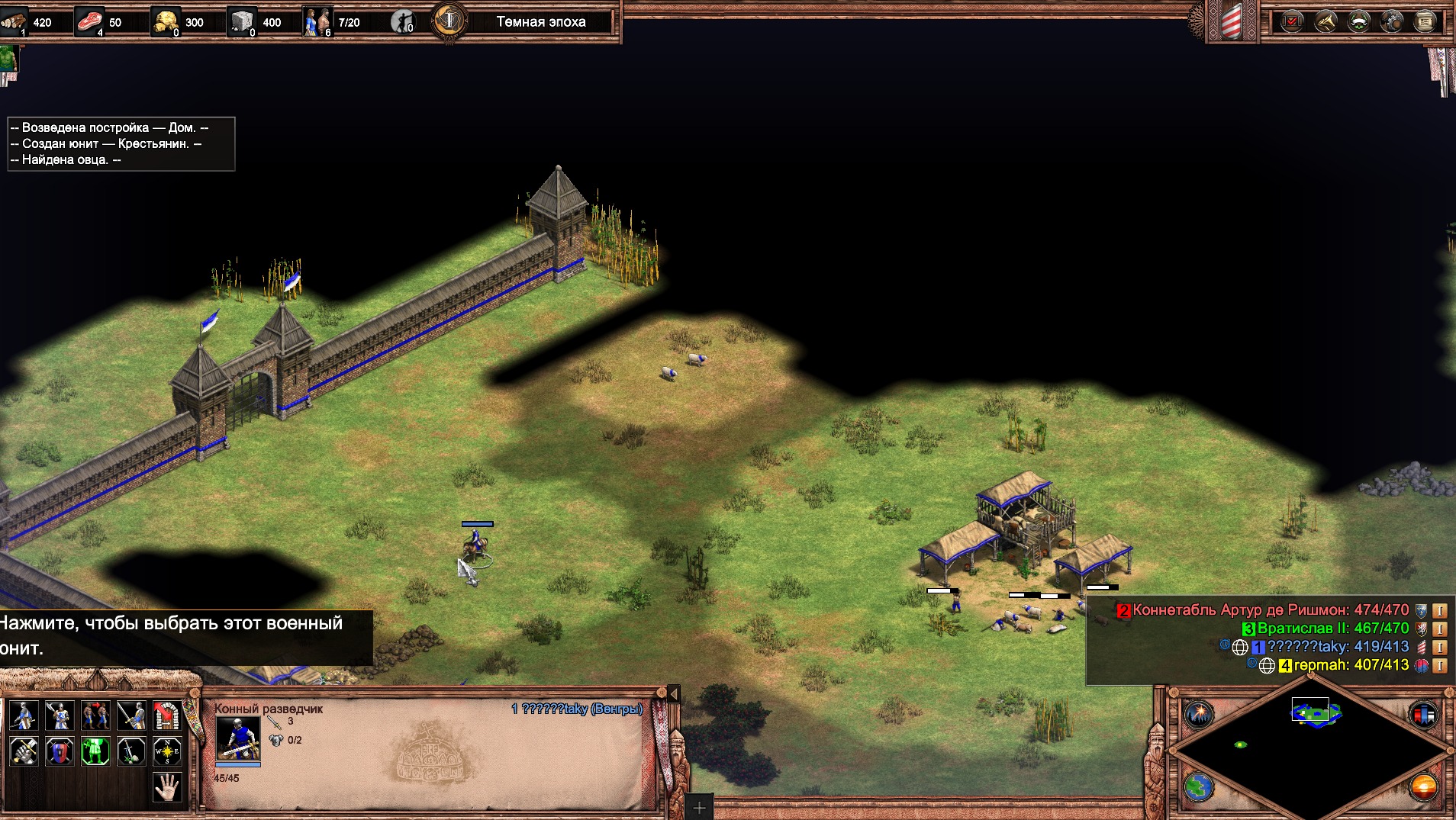
Task: Open the compass formation command
Action: click(x=167, y=751)
